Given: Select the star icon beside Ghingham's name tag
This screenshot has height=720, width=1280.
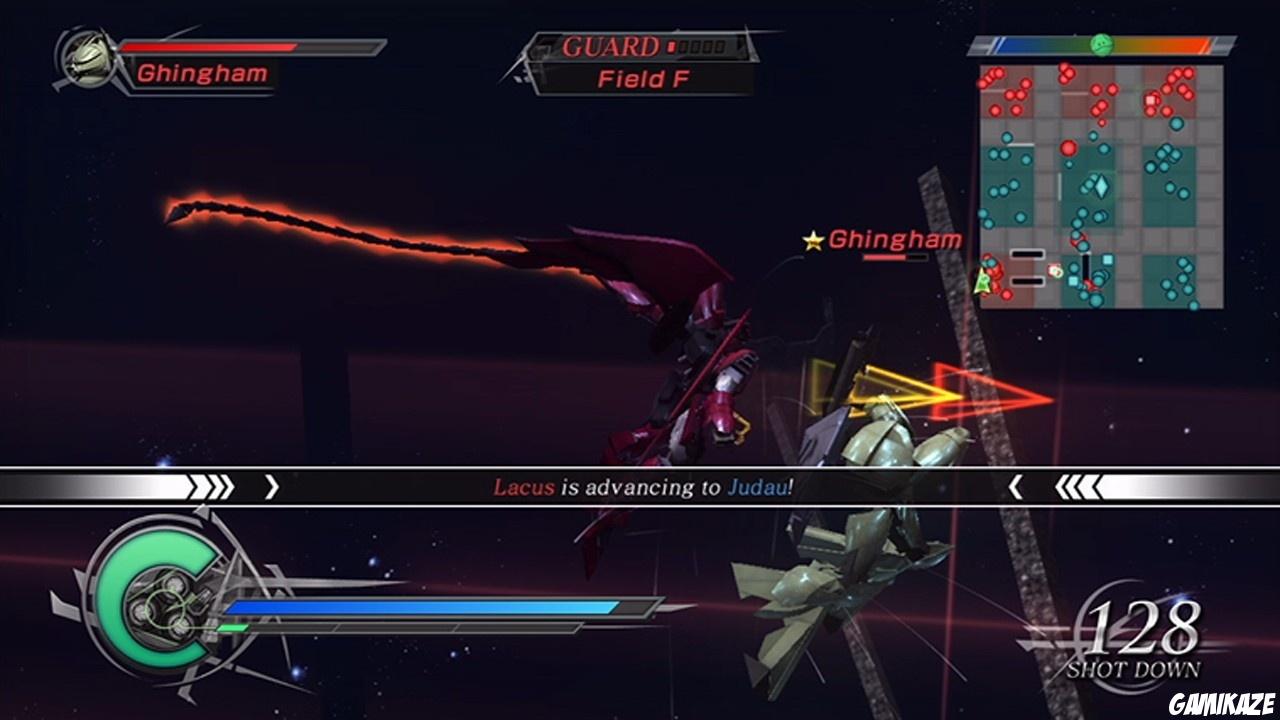Looking at the screenshot, I should click(812, 240).
